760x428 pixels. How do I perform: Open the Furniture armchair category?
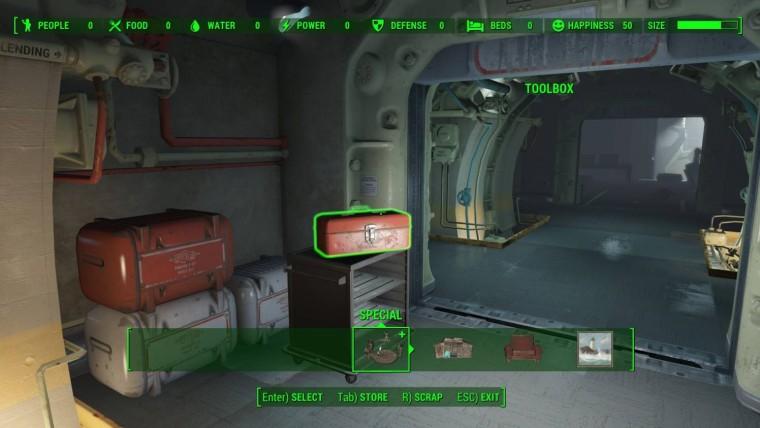point(523,349)
